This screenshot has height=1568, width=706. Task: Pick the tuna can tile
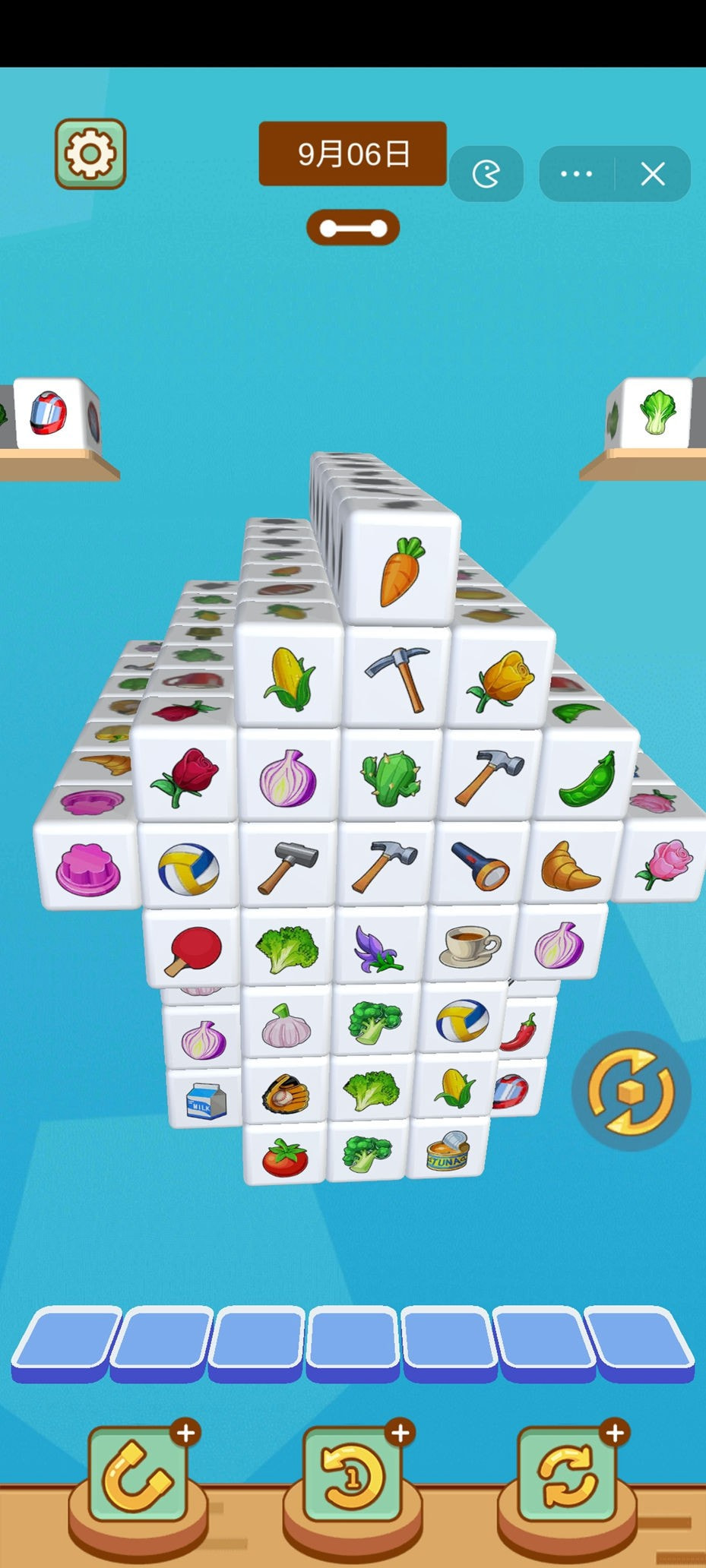tap(448, 1151)
